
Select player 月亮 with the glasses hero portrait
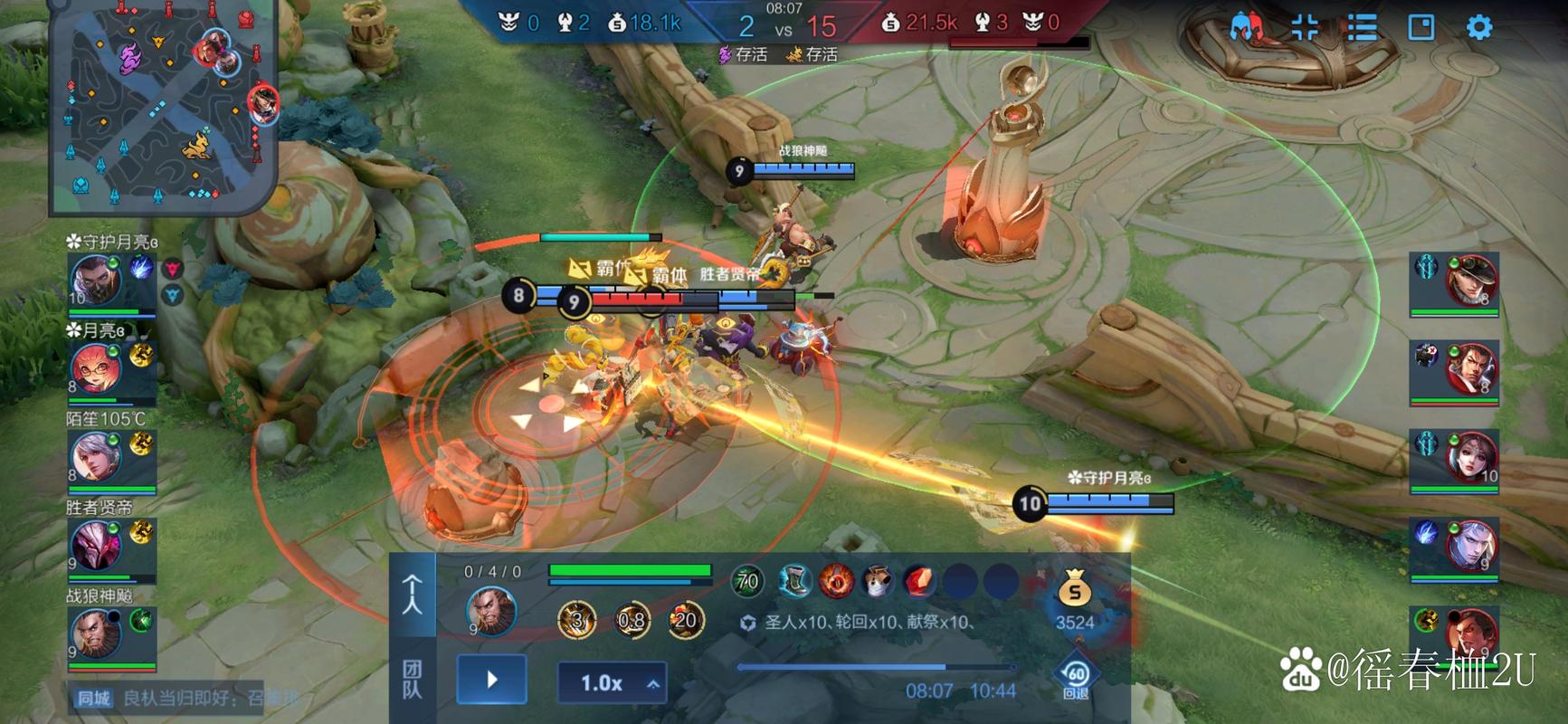97,370
